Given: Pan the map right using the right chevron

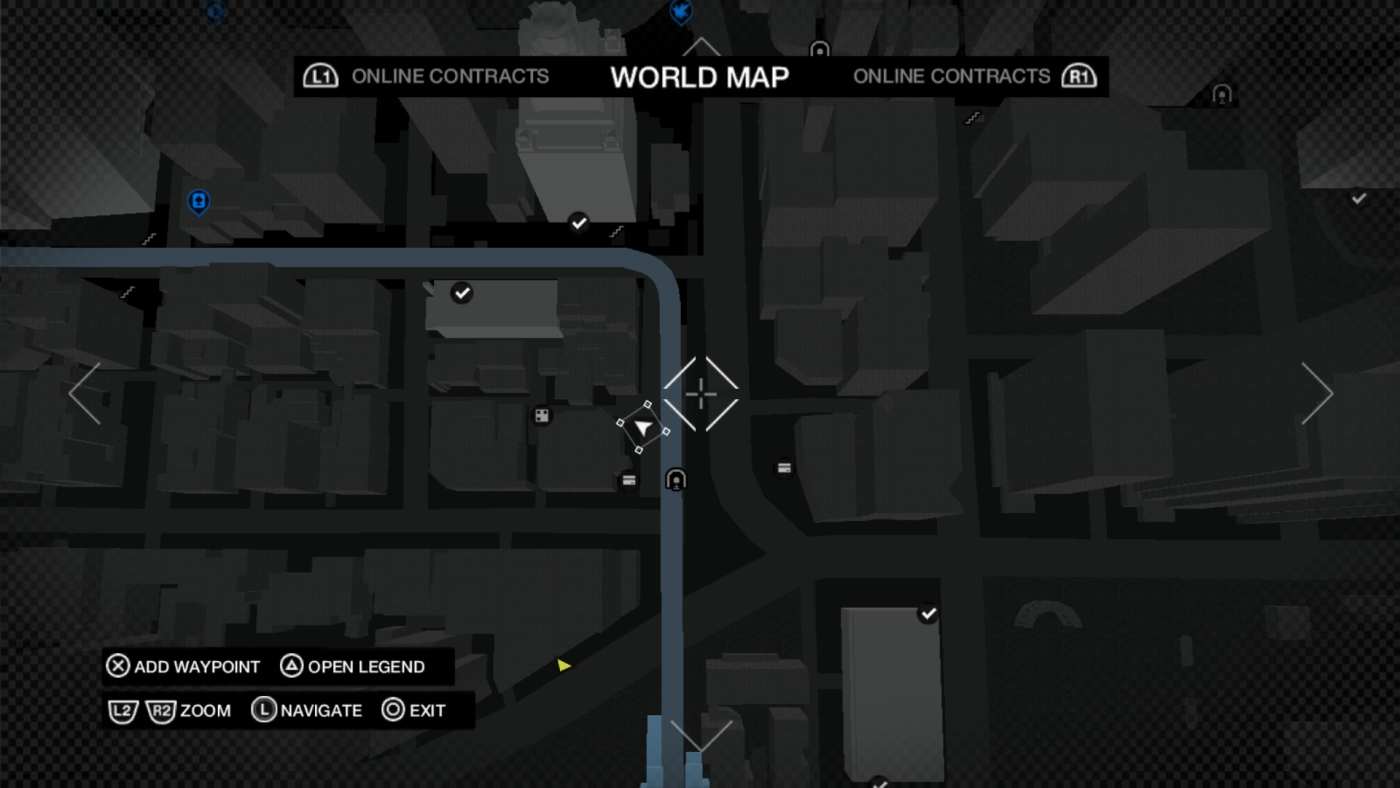Looking at the screenshot, I should point(1317,393).
